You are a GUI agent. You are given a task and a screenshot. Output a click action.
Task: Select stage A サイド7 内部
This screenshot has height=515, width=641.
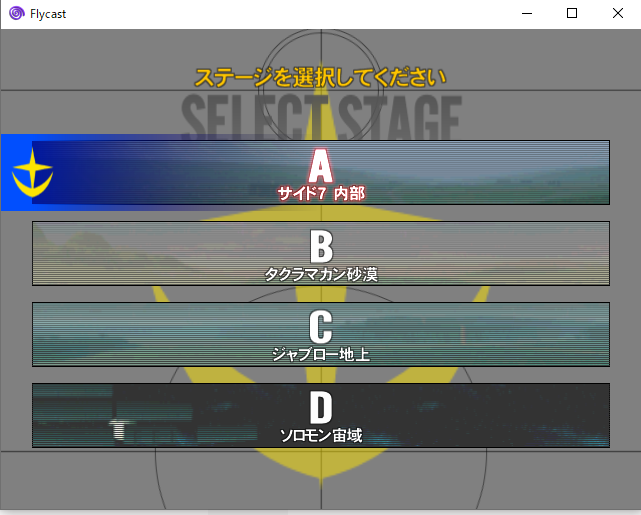coord(320,173)
